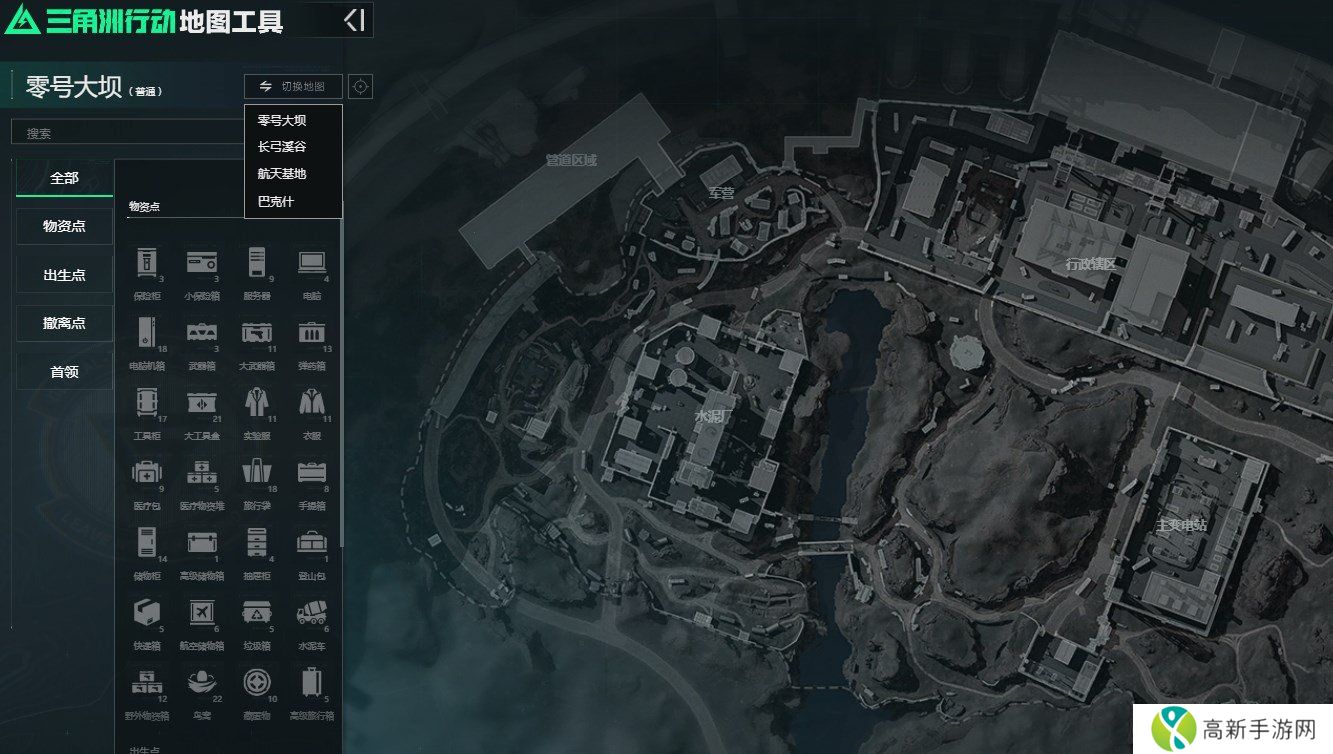Select the 撤离点 extraction tab
Screen dimensions: 1333x754
65,323
